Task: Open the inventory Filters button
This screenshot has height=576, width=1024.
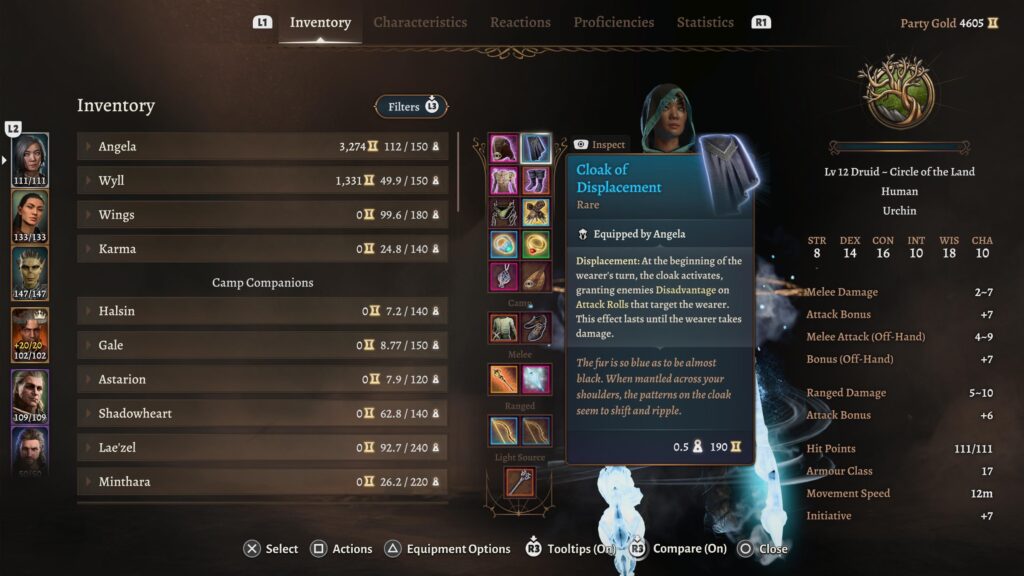Action: coord(411,106)
